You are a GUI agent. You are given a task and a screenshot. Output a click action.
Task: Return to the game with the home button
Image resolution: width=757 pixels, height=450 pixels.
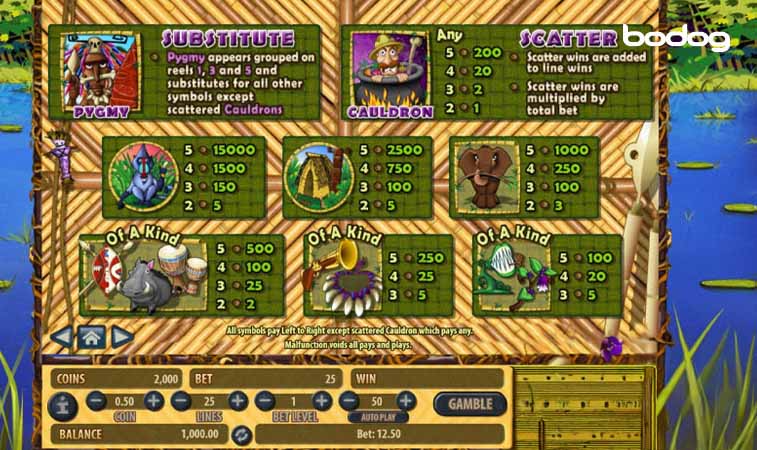91,337
